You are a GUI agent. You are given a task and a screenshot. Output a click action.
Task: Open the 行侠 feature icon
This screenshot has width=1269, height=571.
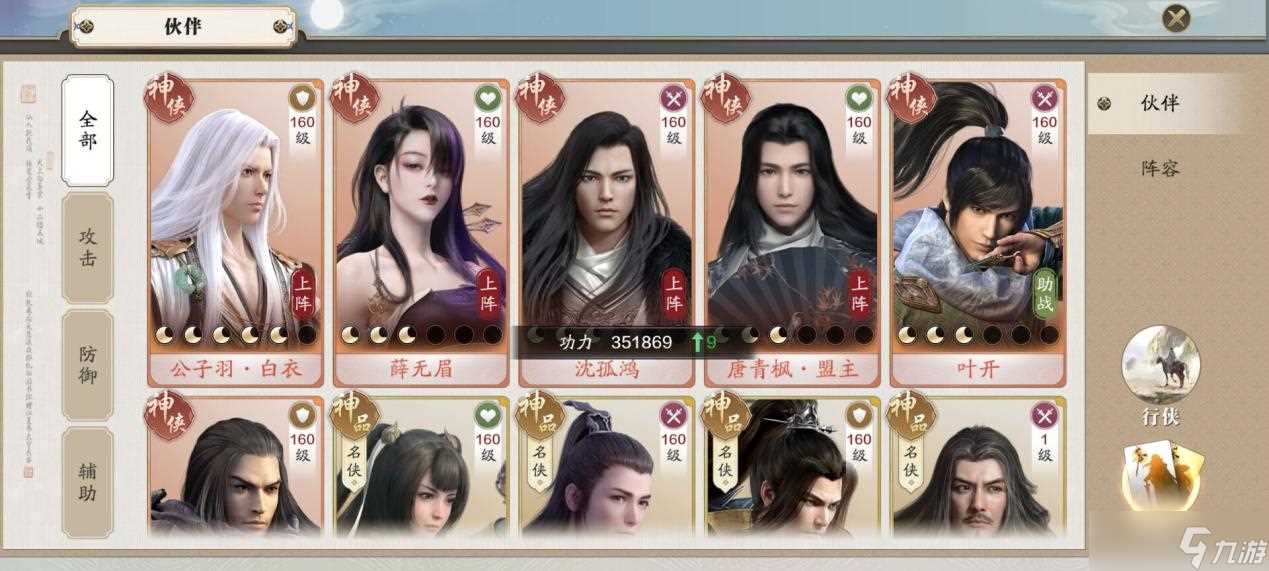click(x=1161, y=368)
